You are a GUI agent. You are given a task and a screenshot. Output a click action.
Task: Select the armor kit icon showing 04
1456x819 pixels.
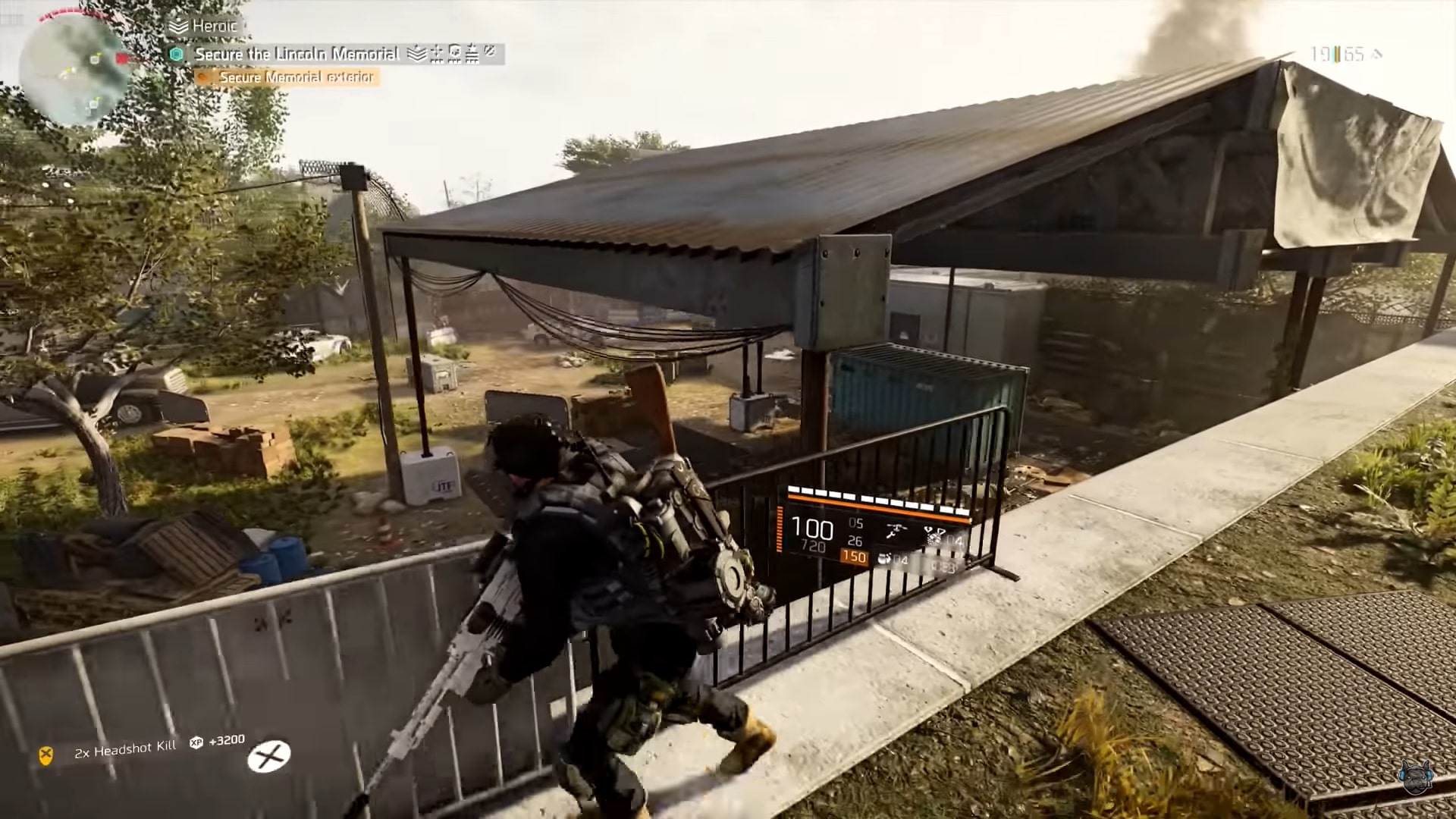point(885,559)
